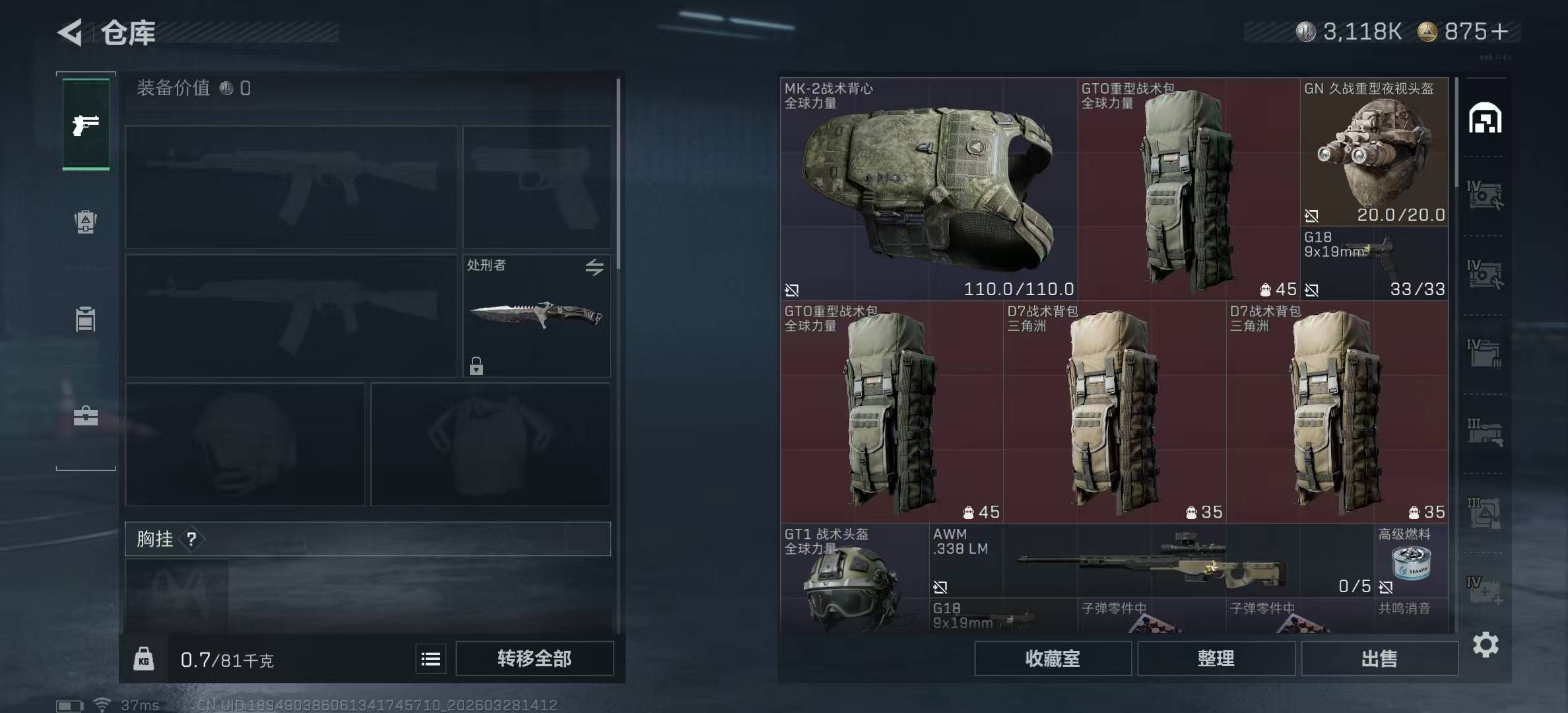Swap the 处刑者 melee weapon via arrows icon

pos(594,267)
